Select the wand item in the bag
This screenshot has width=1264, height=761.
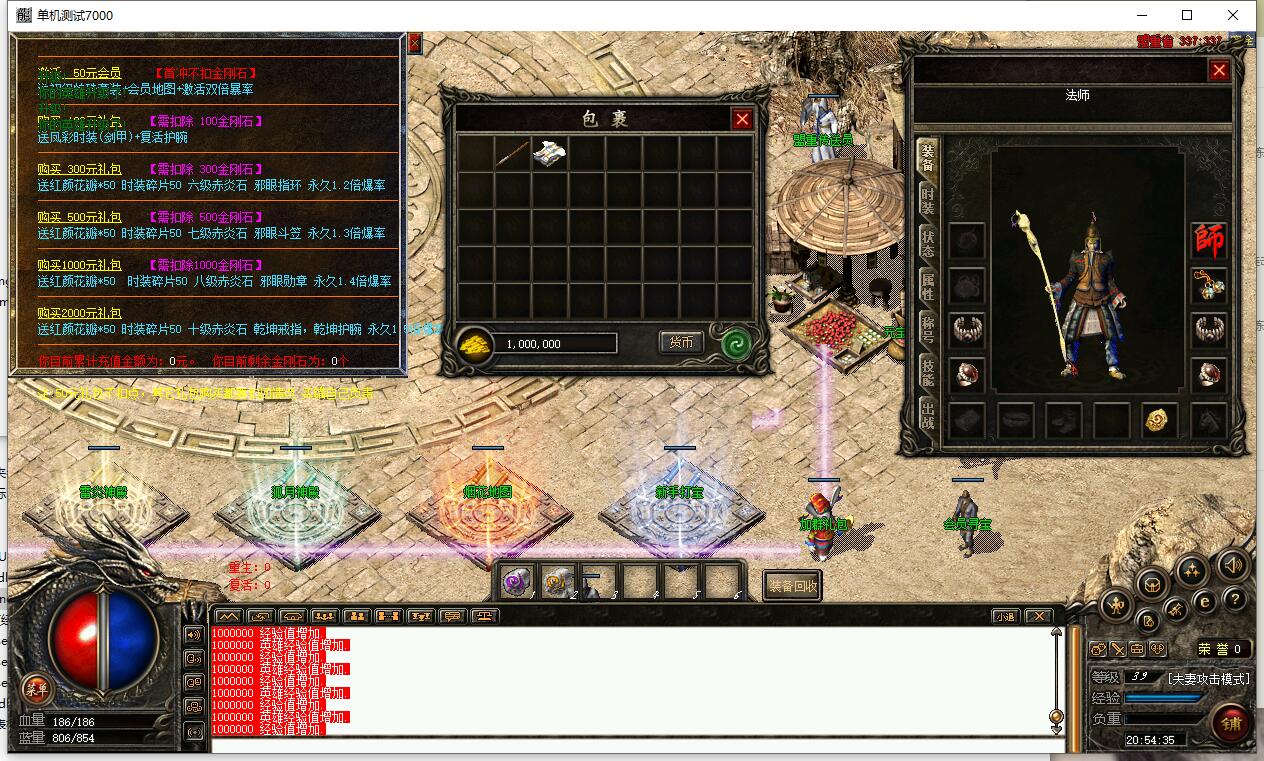[513, 153]
